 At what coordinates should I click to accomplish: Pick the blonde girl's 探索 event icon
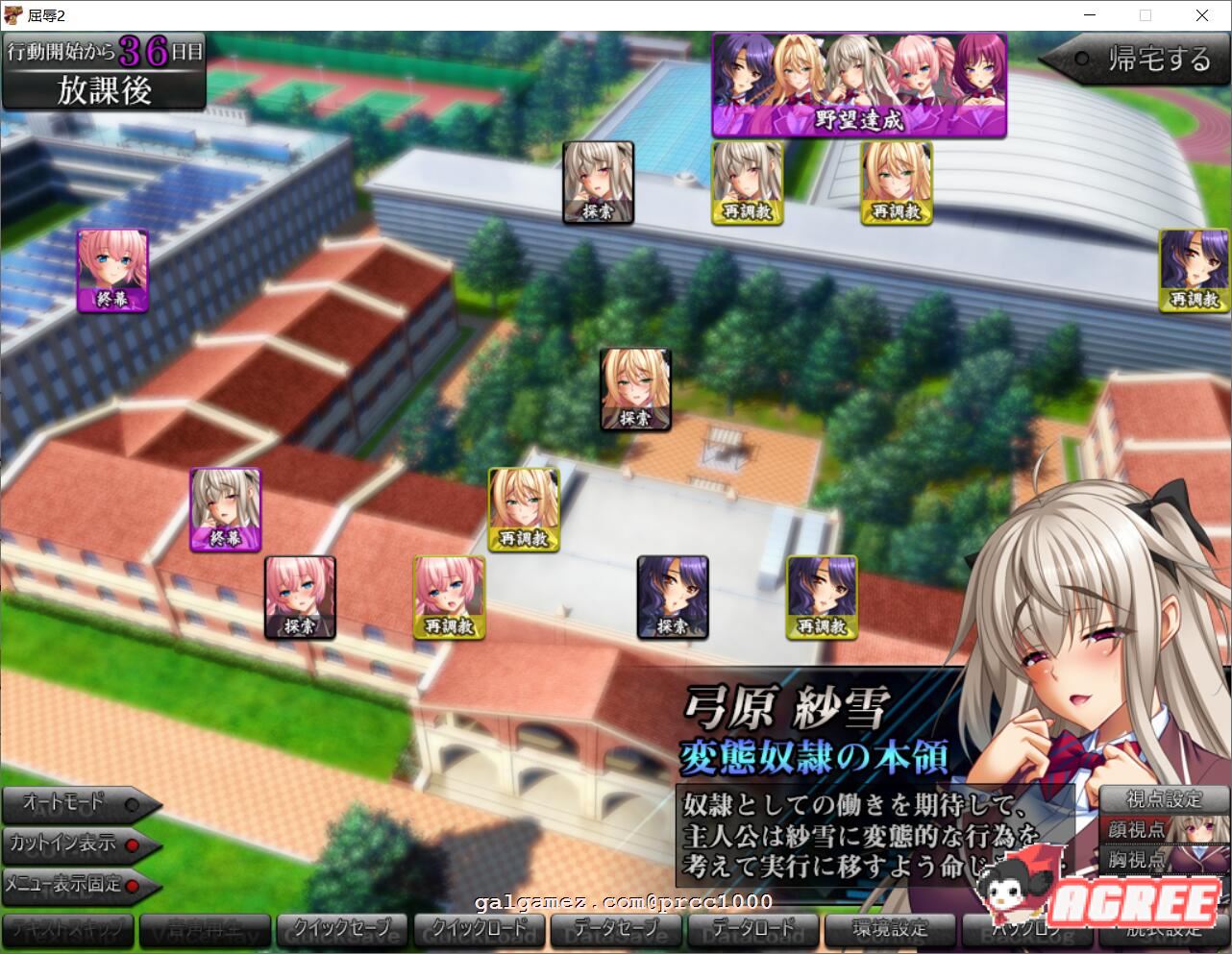point(635,389)
